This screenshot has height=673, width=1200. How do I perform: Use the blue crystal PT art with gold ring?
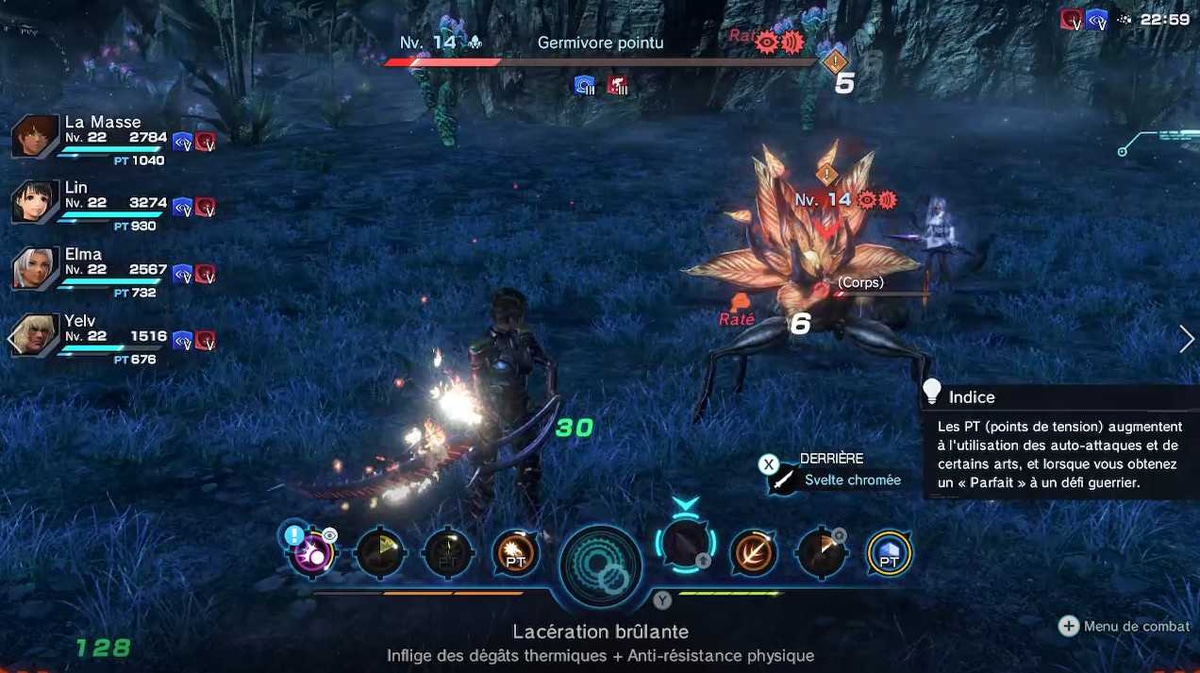887,553
